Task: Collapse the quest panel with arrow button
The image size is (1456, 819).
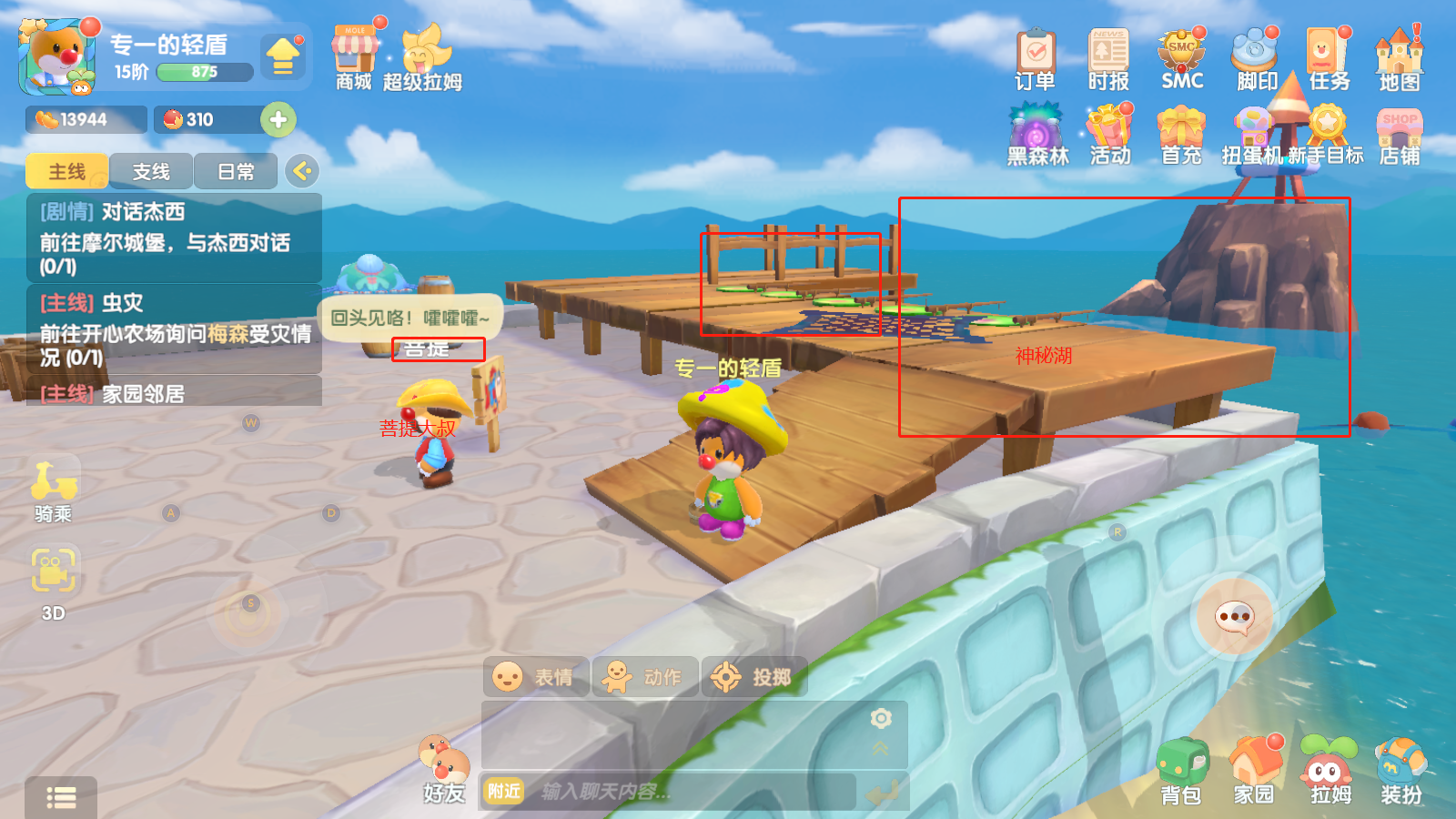Action: 302,170
